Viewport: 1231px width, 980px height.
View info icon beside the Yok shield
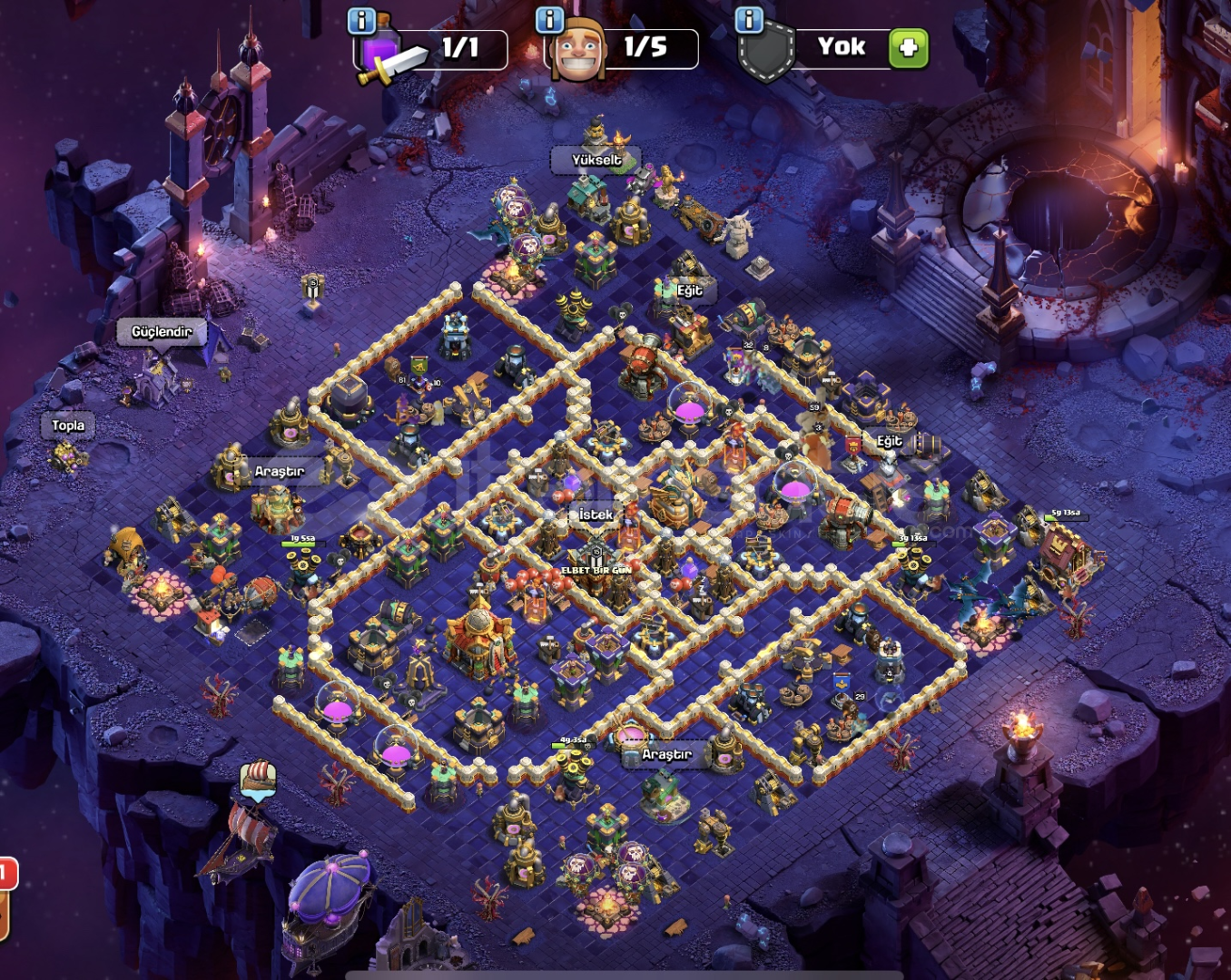click(x=749, y=20)
